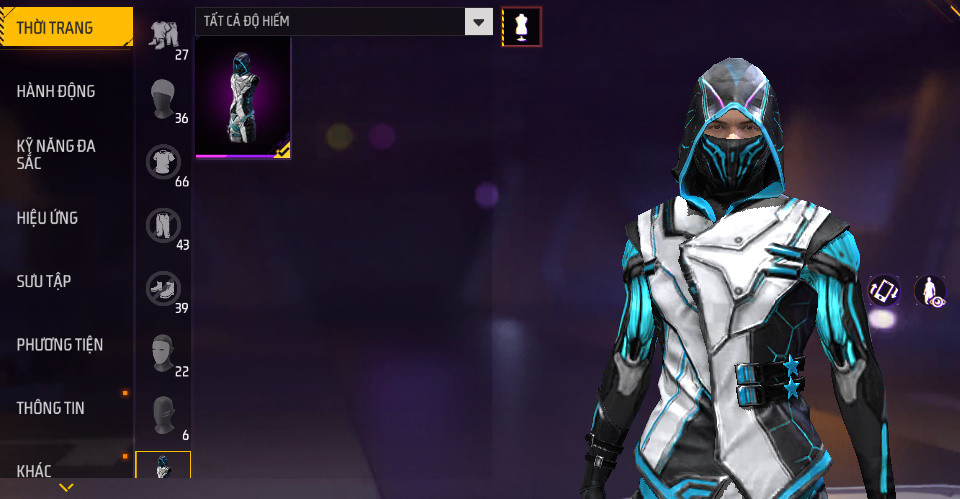Choose the pants category with 43 items
The image size is (960, 499).
click(164, 226)
